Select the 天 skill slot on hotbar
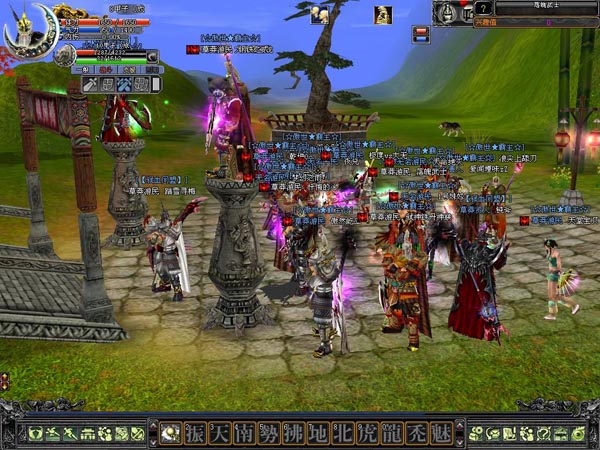The height and width of the screenshot is (450, 600). click(219, 433)
